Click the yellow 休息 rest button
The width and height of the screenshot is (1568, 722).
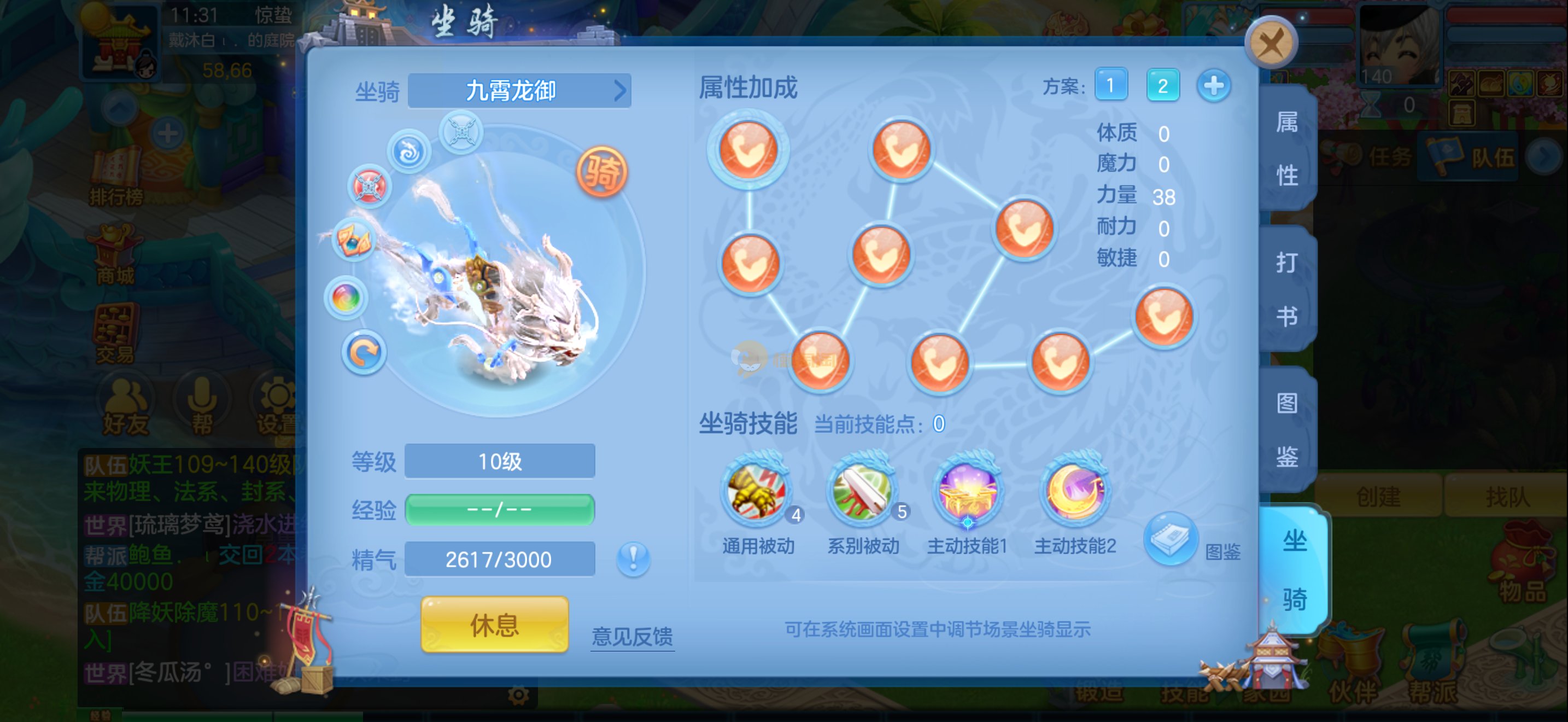click(x=494, y=625)
